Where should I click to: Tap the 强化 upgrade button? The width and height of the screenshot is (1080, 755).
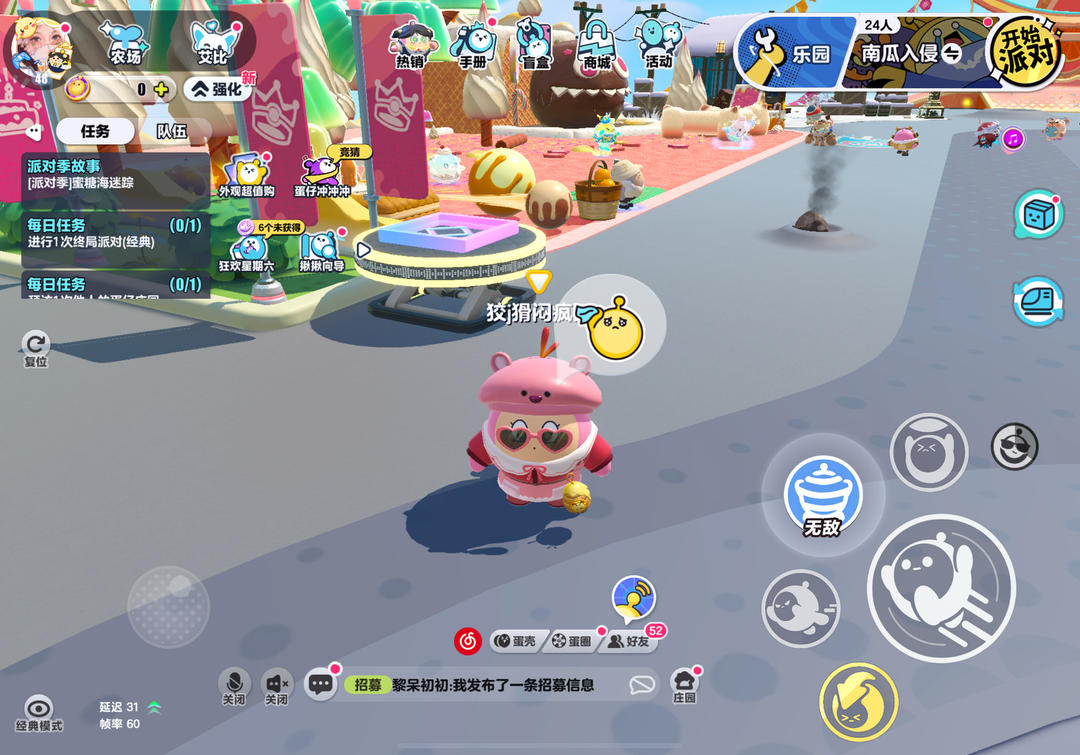pyautogui.click(x=217, y=89)
